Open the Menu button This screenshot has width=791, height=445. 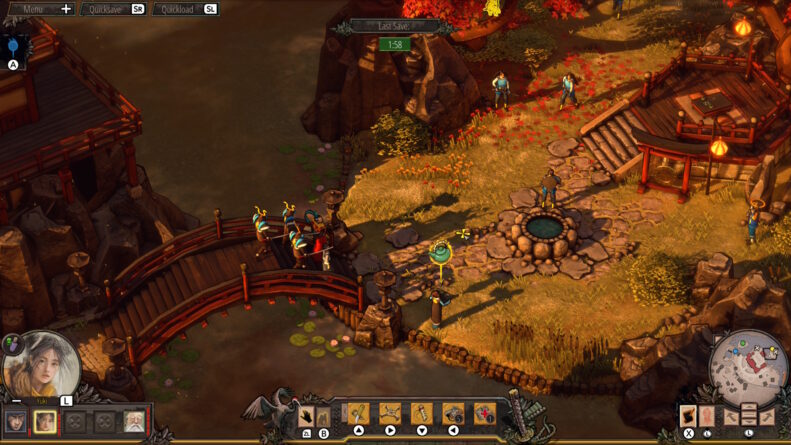pos(39,9)
